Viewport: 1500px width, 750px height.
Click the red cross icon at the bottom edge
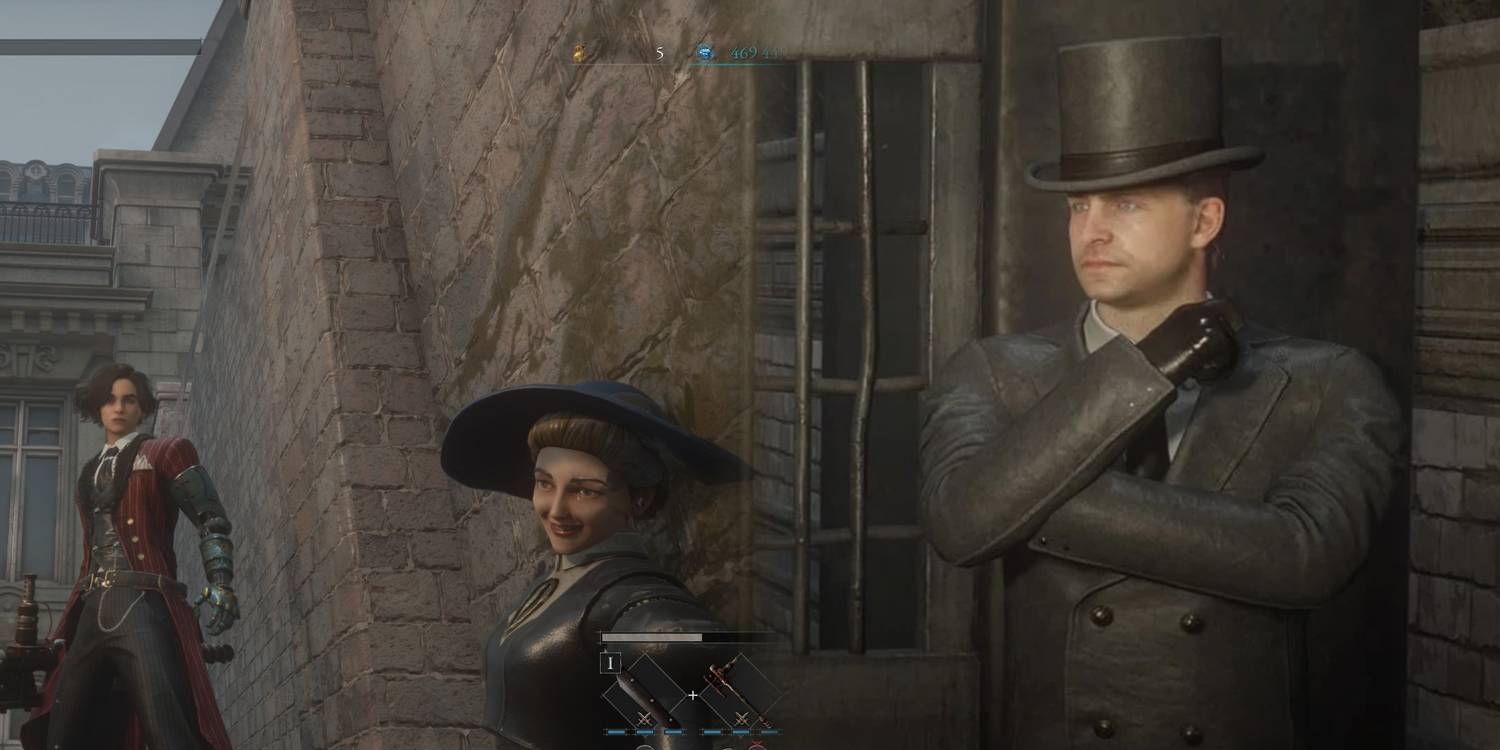[x=757, y=745]
